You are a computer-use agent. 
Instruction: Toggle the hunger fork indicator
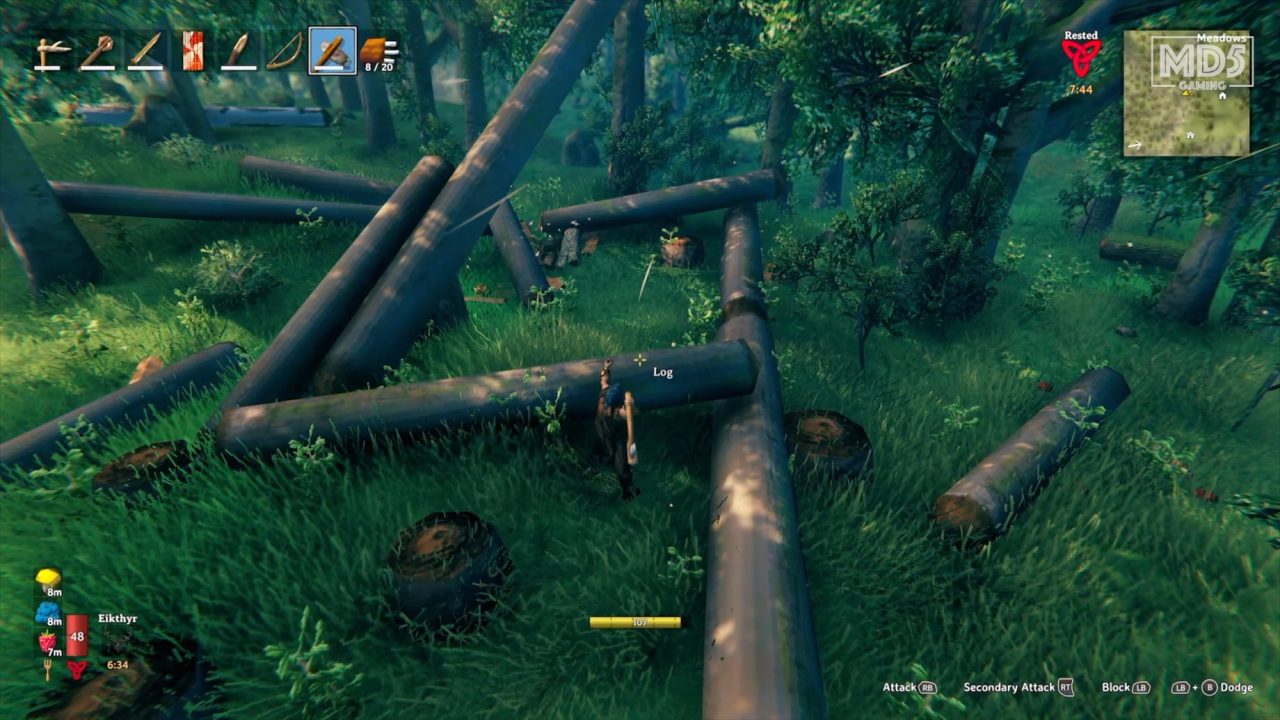point(48,669)
